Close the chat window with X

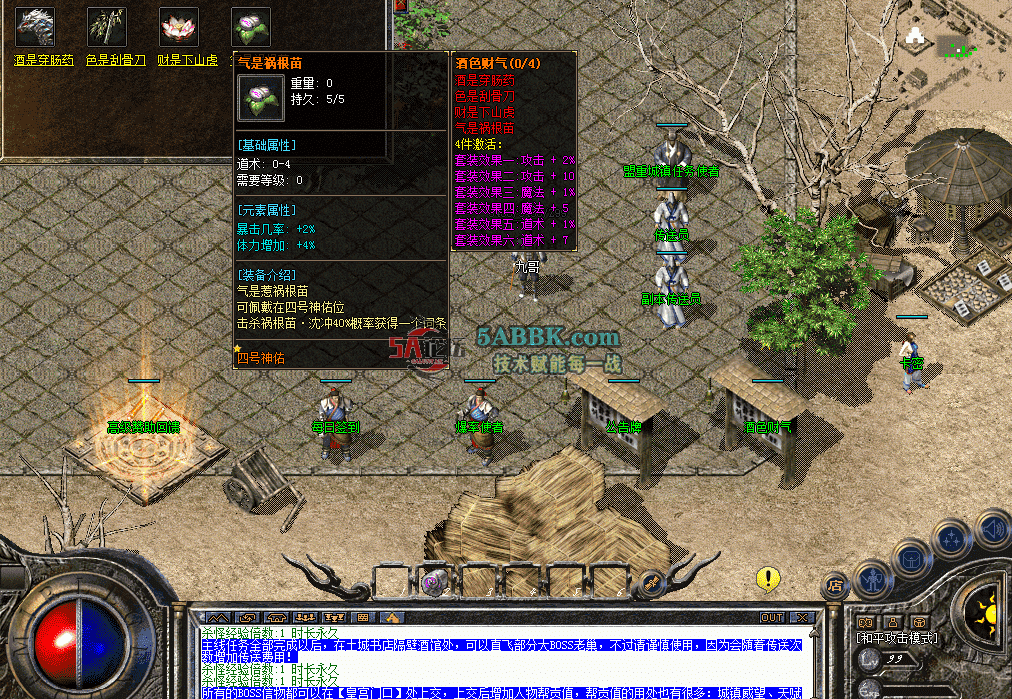pos(802,617)
